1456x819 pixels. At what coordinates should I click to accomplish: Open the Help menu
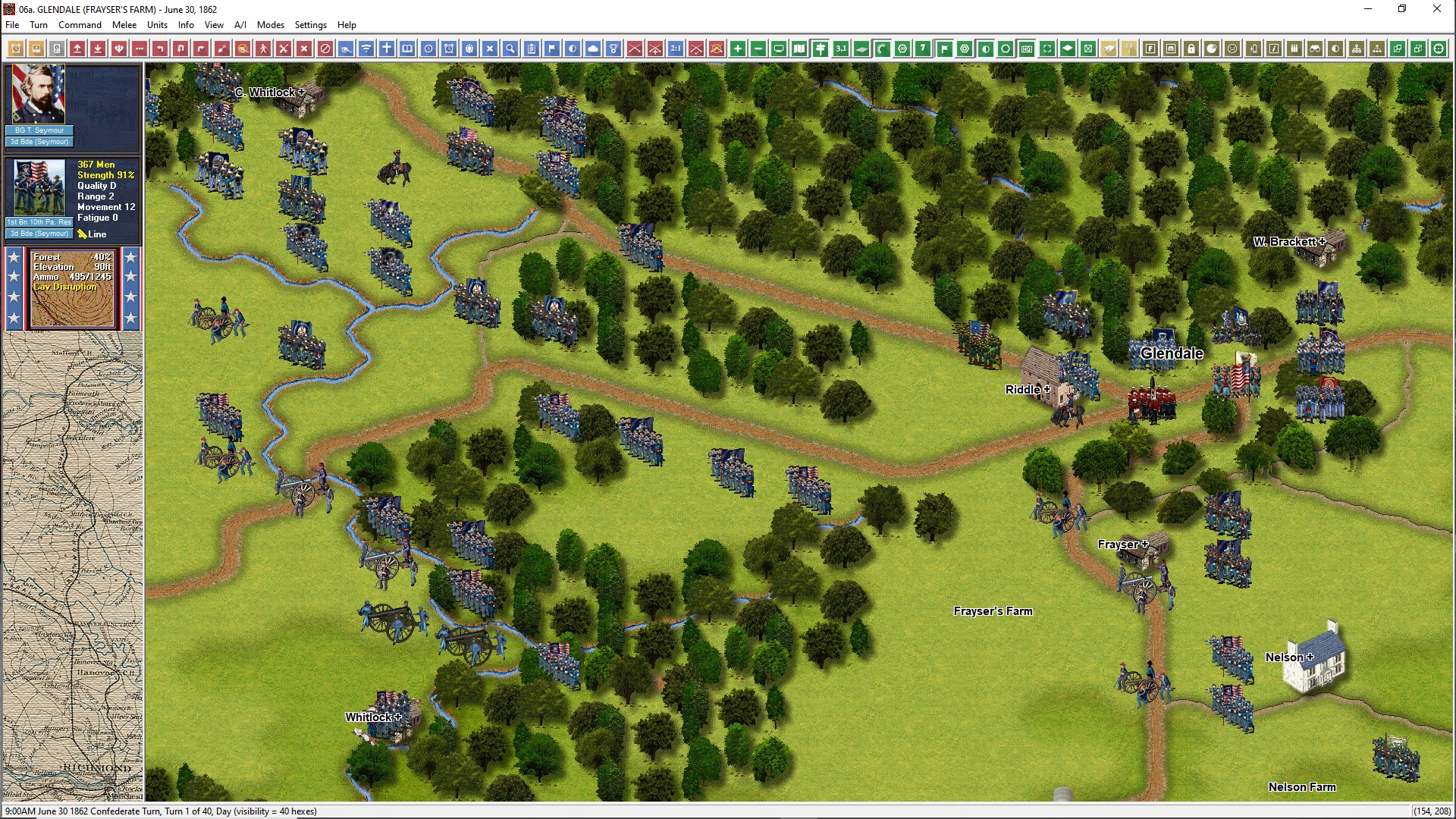347,25
